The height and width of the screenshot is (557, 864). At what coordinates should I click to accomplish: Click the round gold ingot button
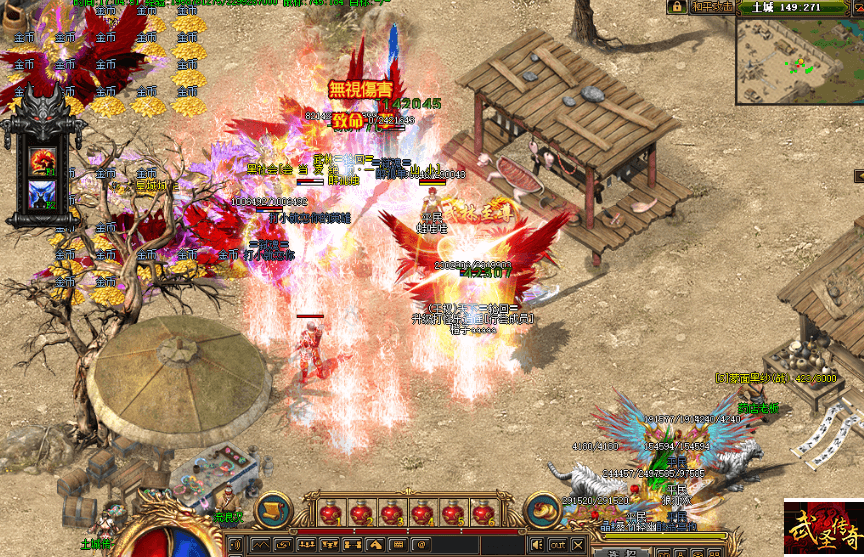pyautogui.click(x=543, y=511)
